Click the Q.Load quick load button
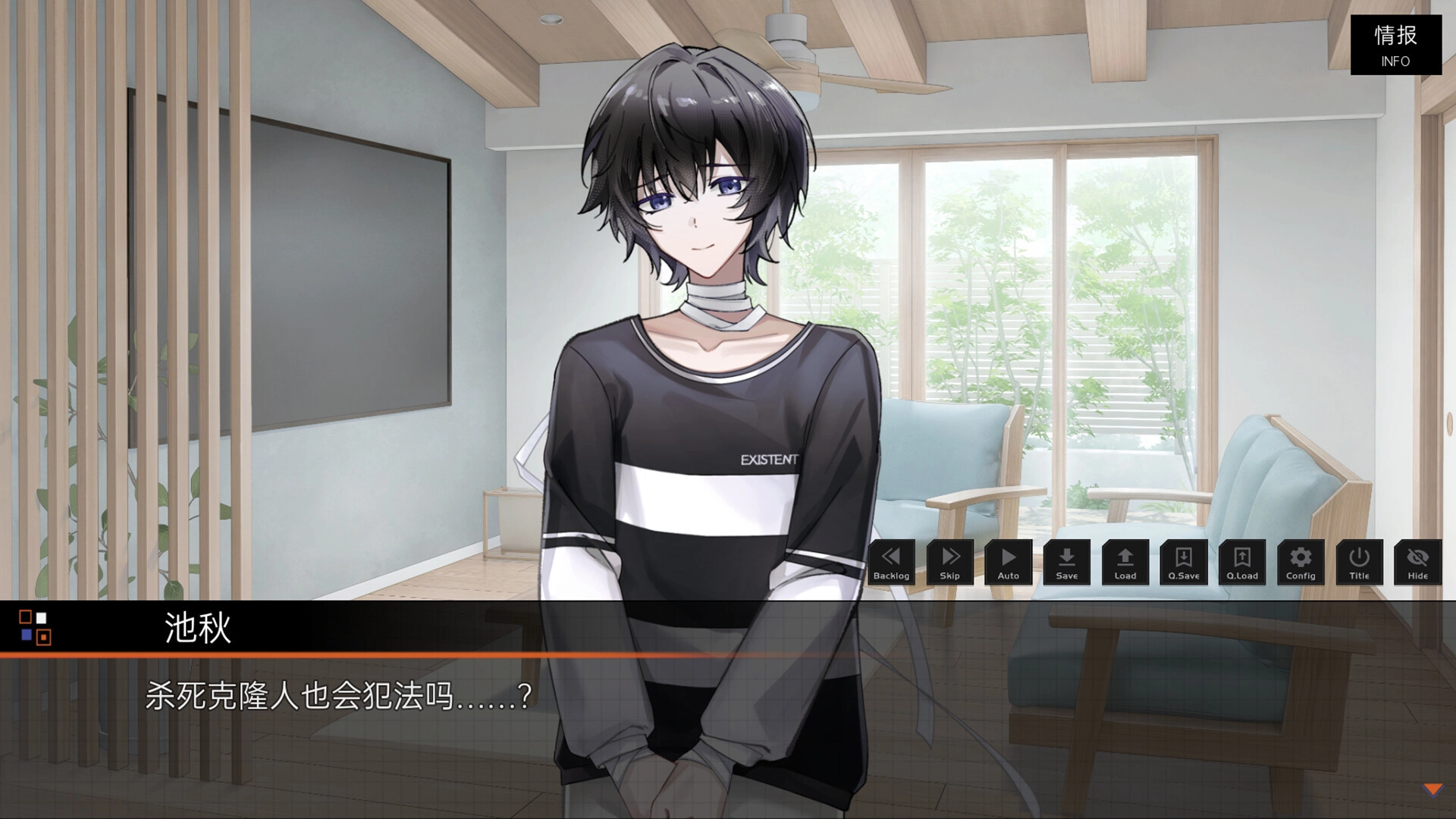This screenshot has width=1456, height=819. pos(1241,563)
